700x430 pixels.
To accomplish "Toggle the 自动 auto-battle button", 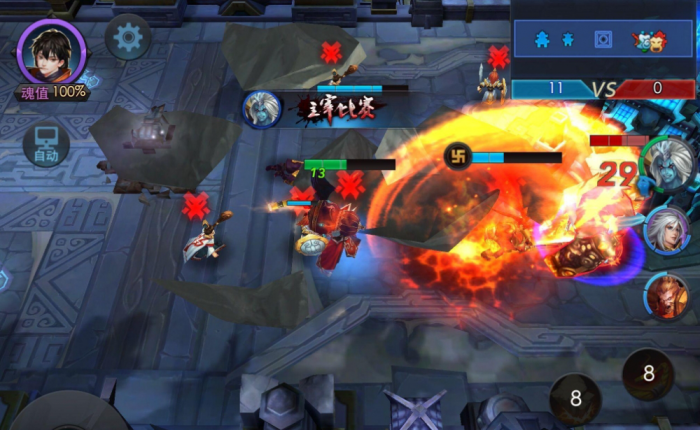I will pyautogui.click(x=46, y=145).
